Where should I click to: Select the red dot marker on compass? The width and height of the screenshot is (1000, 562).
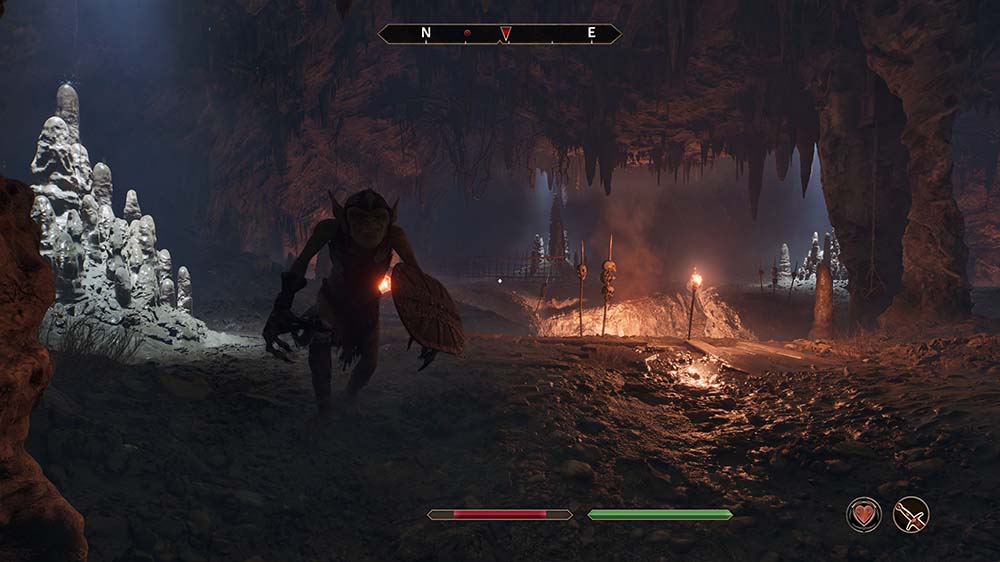pos(467,33)
